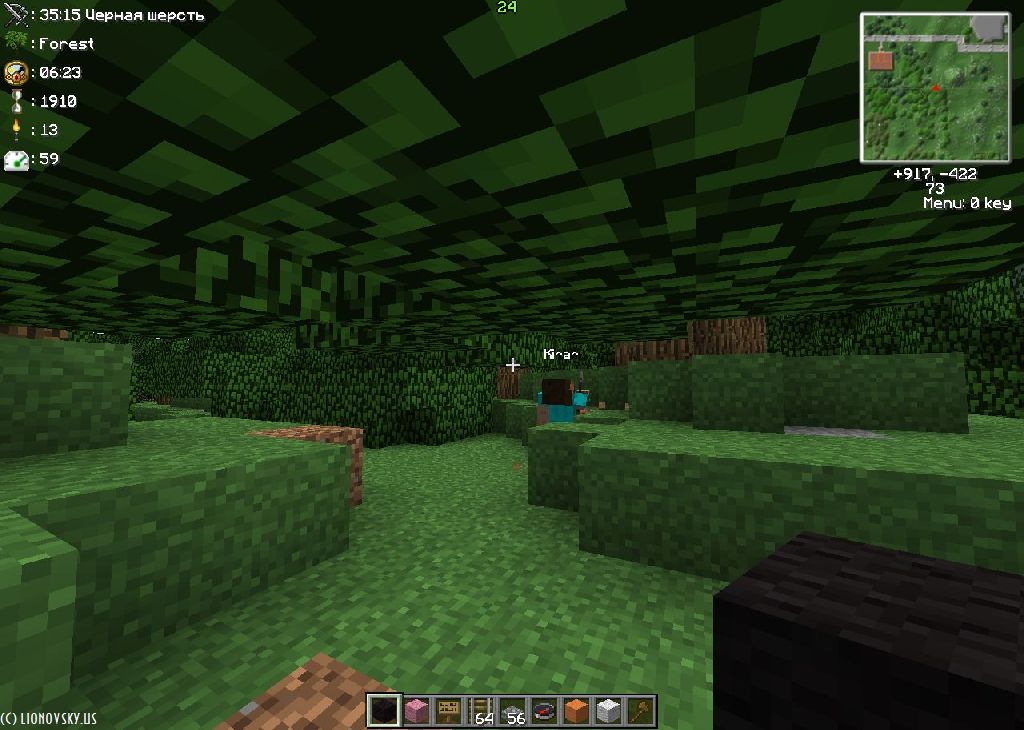This screenshot has width=1024, height=730.
Task: Pick the gray stone stack of 56
Action: pos(513,711)
